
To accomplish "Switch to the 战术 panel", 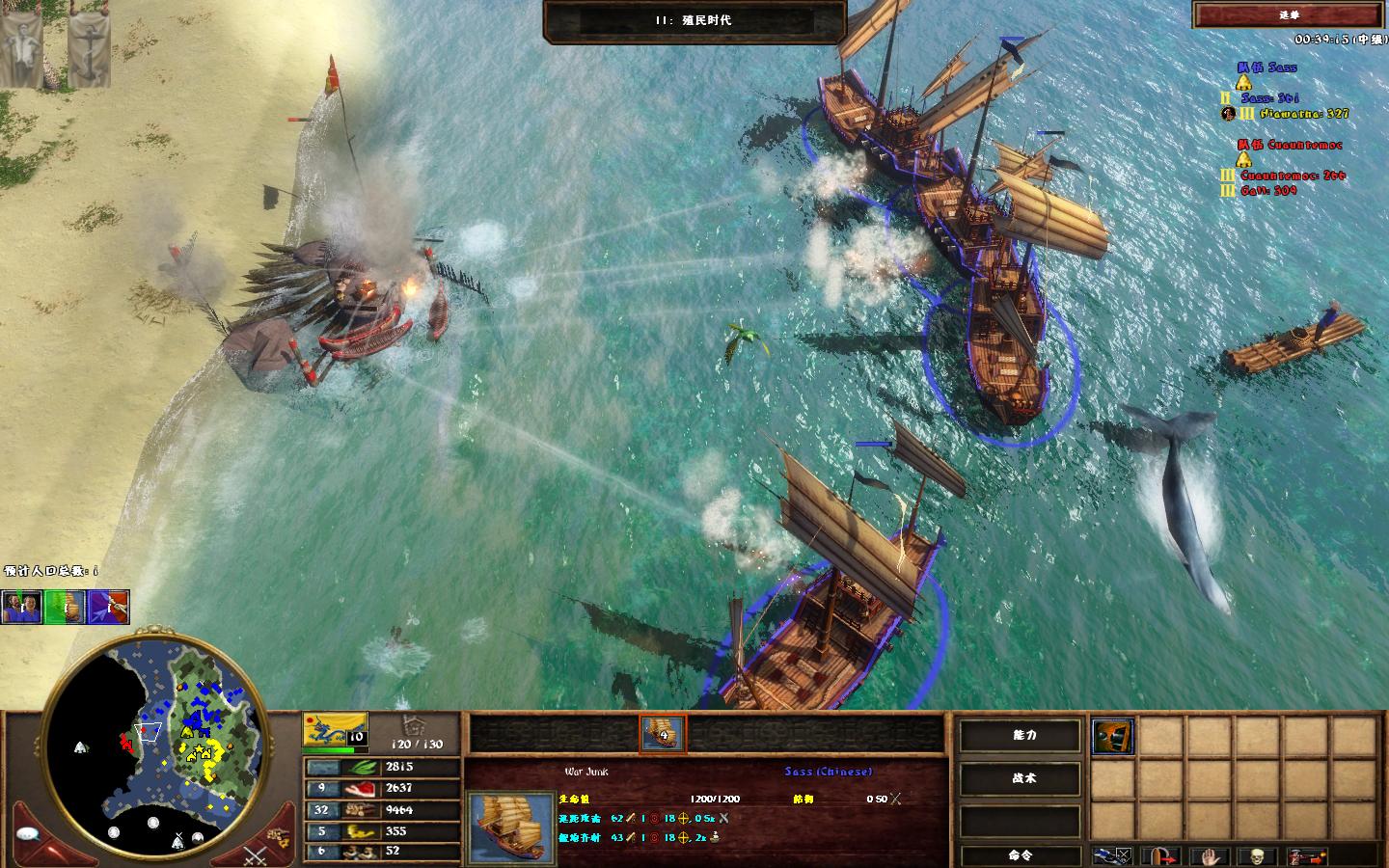I will 1022,777.
